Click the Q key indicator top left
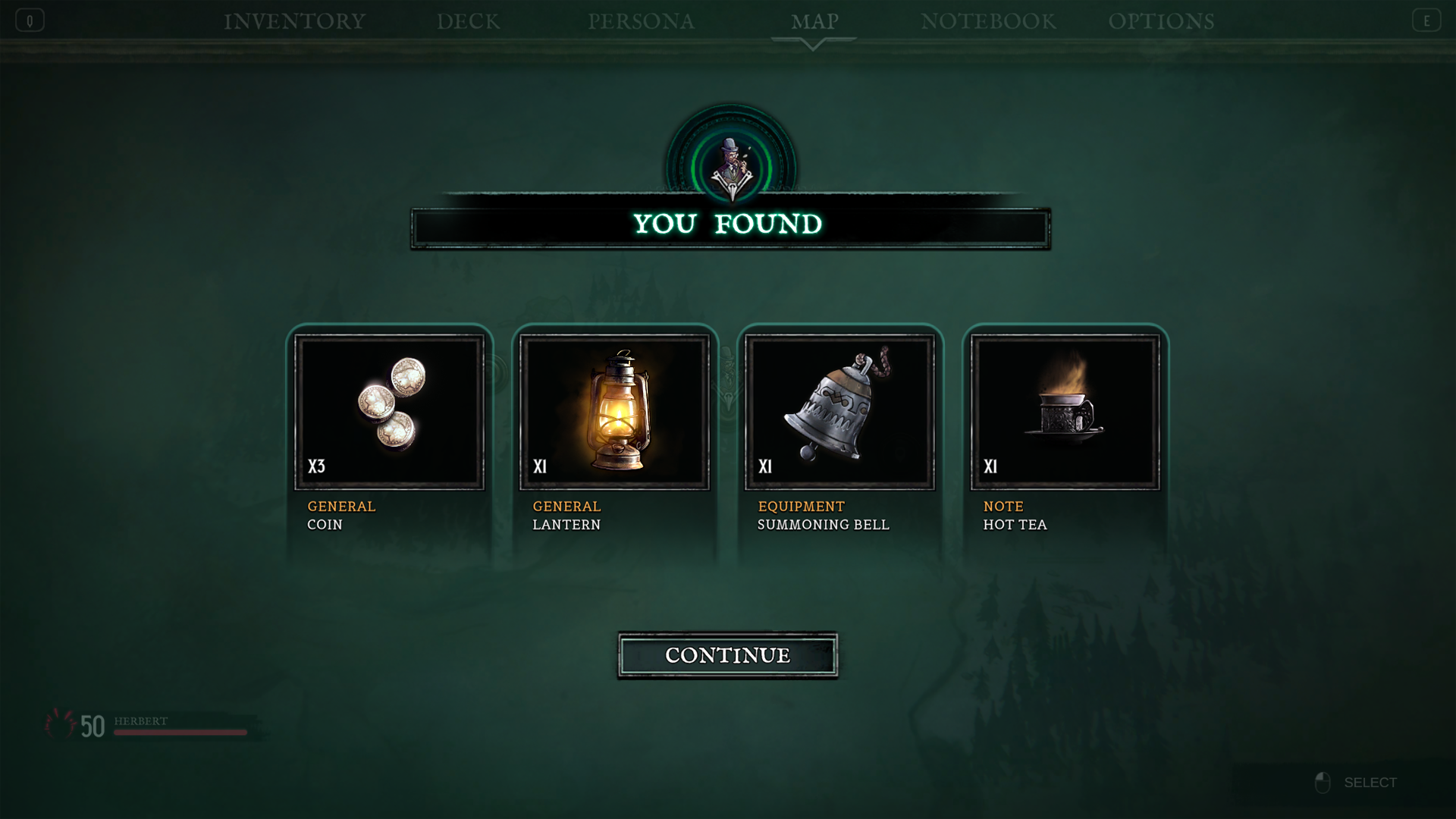This screenshot has width=1456, height=819. pyautogui.click(x=28, y=20)
